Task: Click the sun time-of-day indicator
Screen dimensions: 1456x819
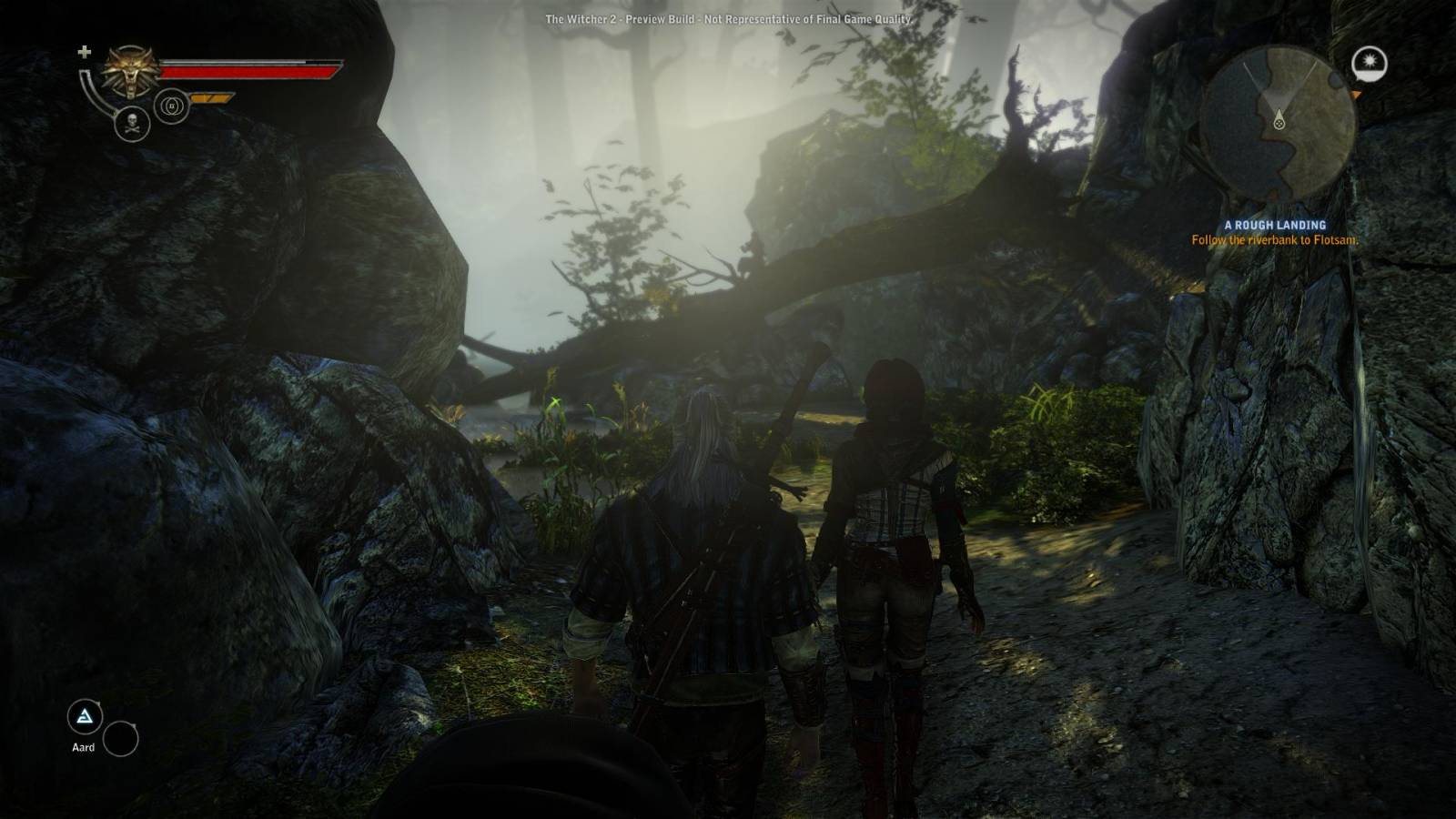Action: tap(1369, 63)
